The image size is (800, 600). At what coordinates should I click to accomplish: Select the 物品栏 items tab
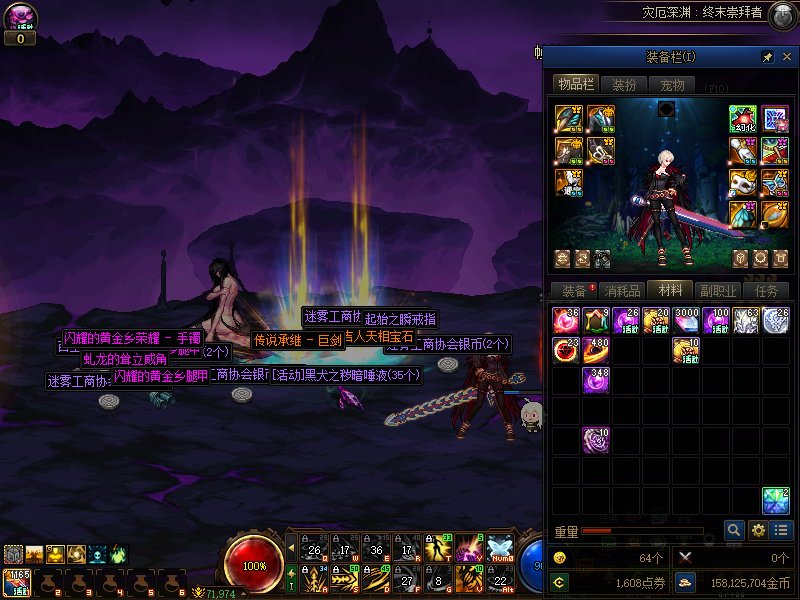click(576, 85)
